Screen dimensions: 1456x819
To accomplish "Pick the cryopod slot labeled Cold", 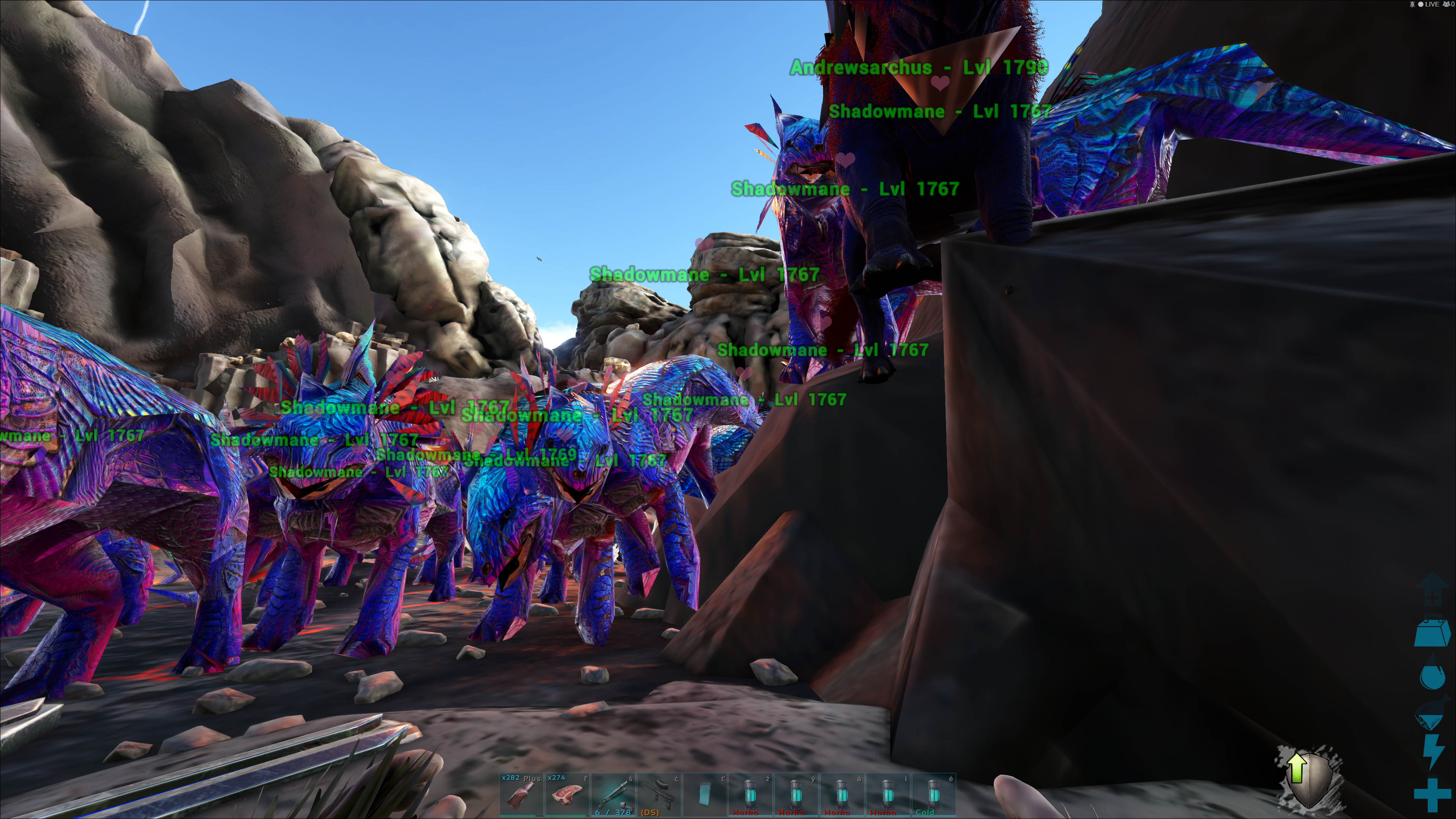I will 933,795.
